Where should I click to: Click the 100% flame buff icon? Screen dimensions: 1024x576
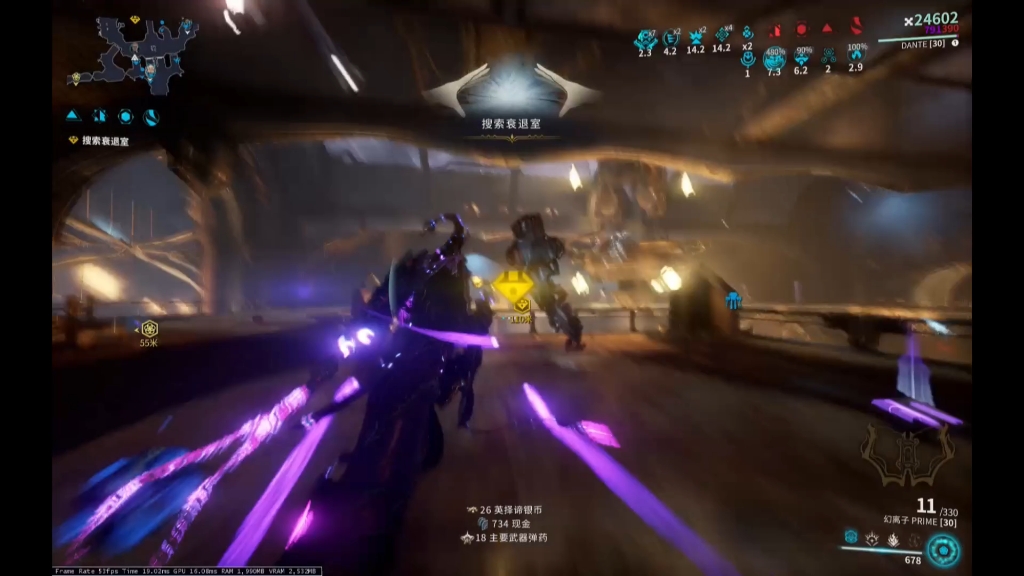(x=856, y=57)
